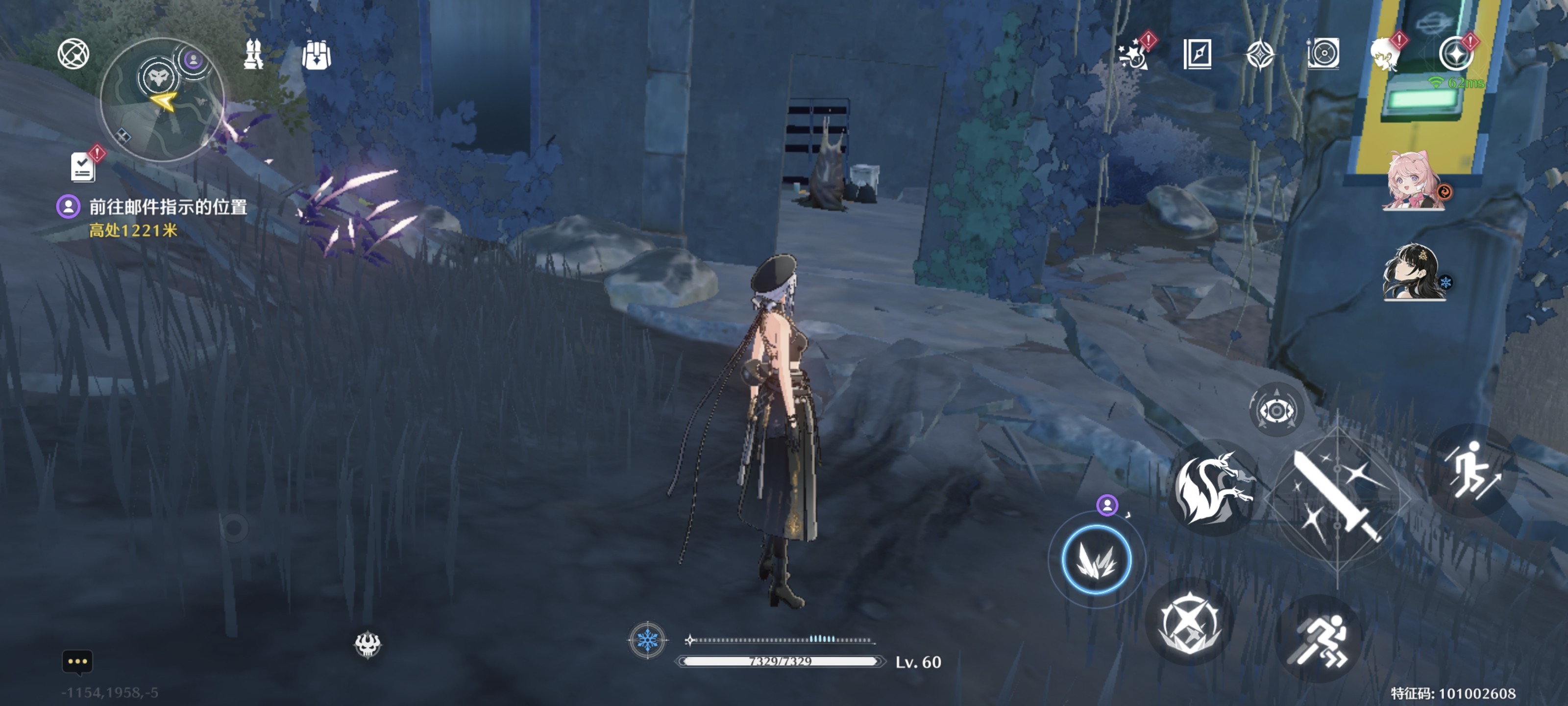This screenshot has height=706, width=1568.
Task: Use the sword basic attack button
Action: pyautogui.click(x=1337, y=497)
